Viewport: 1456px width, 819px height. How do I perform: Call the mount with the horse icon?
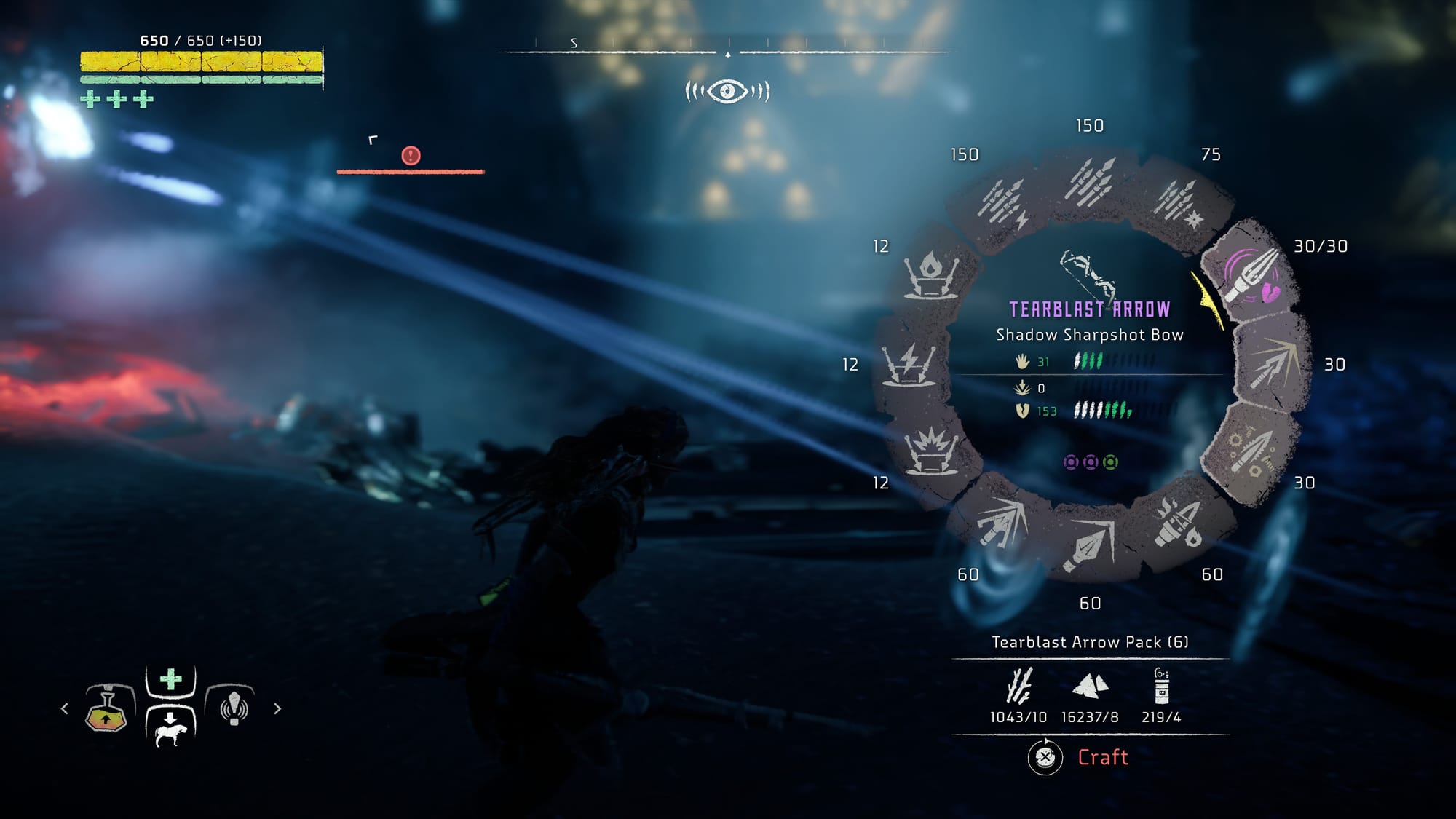tap(171, 727)
